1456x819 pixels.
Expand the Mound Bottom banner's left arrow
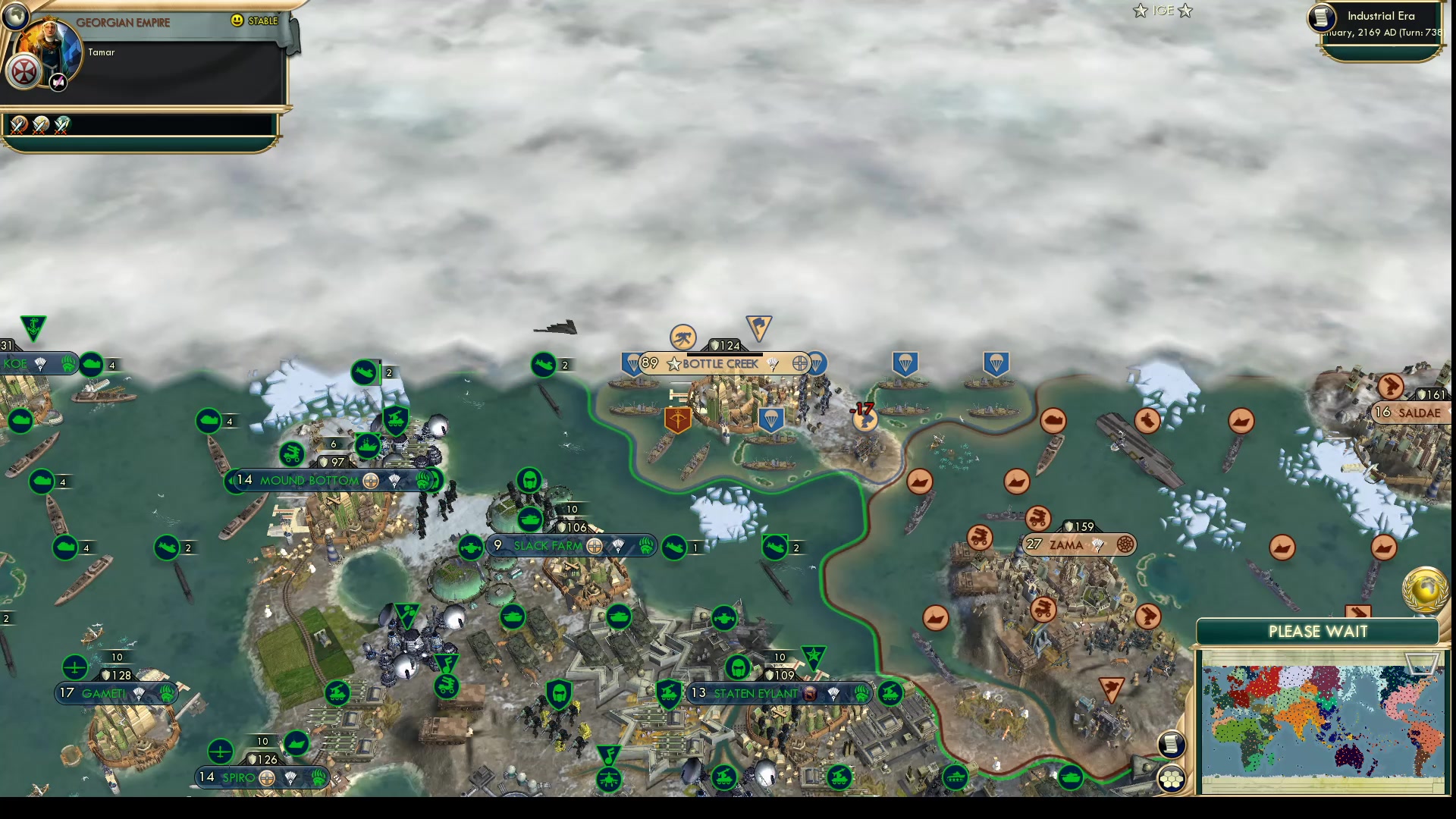pos(231,480)
